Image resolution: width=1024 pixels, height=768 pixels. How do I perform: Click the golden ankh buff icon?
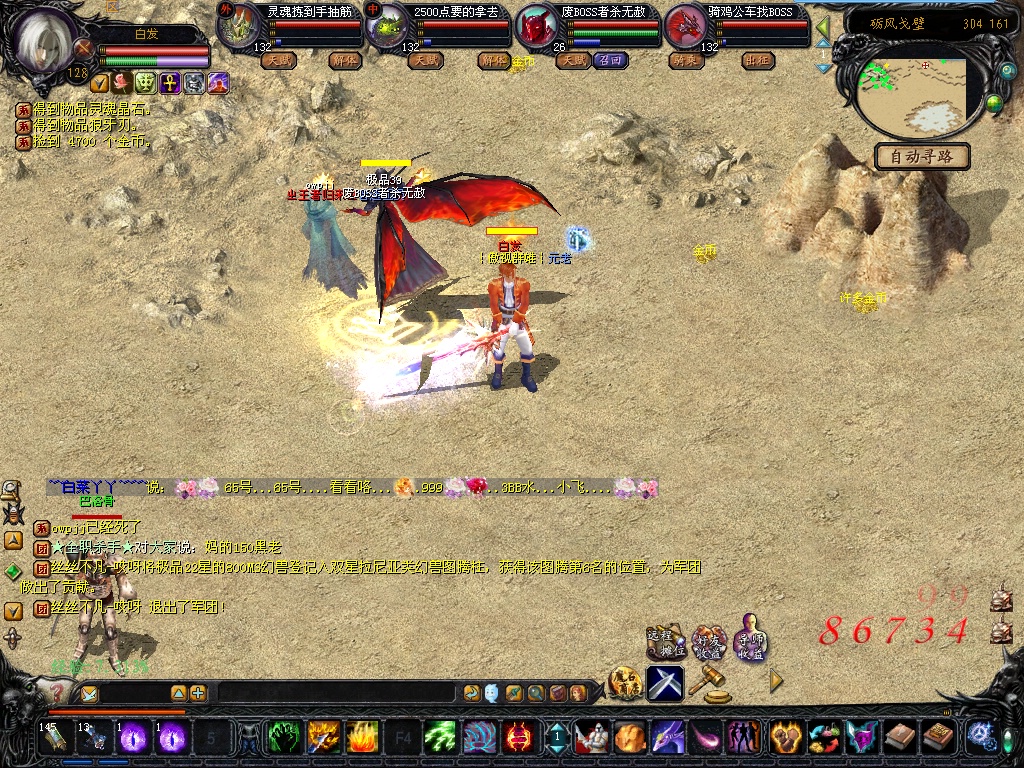tap(170, 83)
